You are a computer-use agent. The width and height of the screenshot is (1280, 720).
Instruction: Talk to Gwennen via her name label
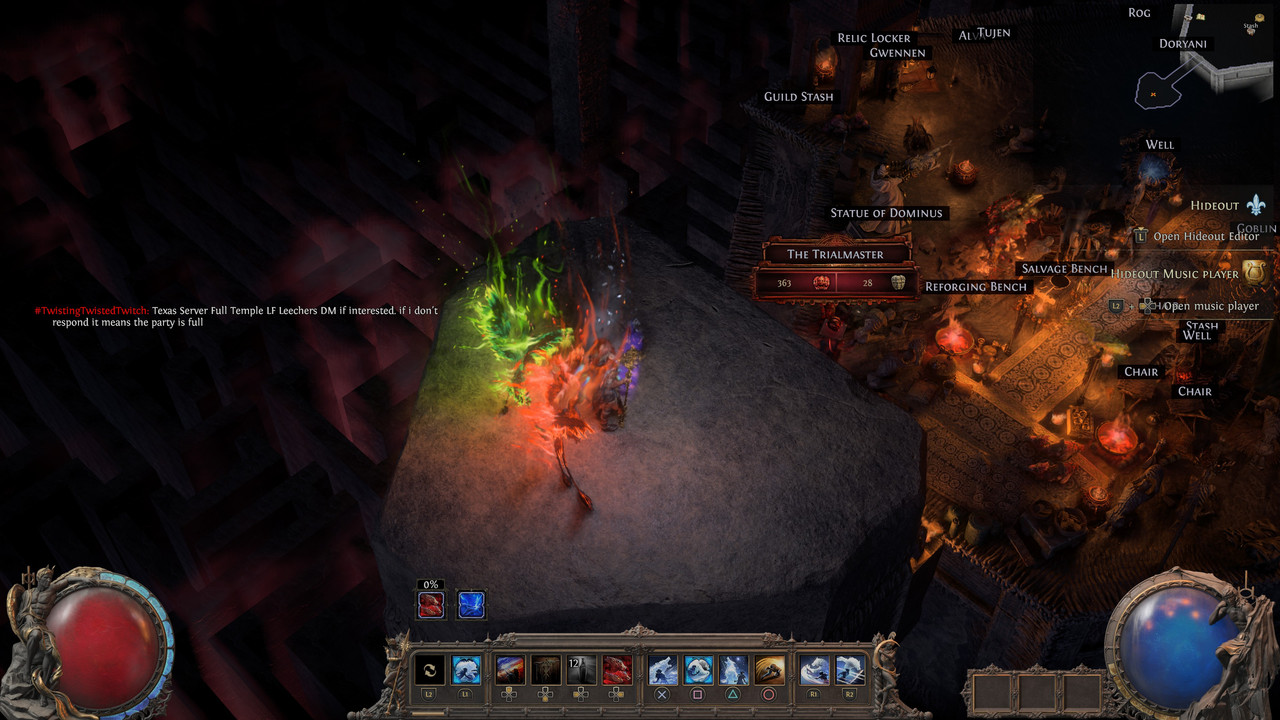(x=897, y=53)
